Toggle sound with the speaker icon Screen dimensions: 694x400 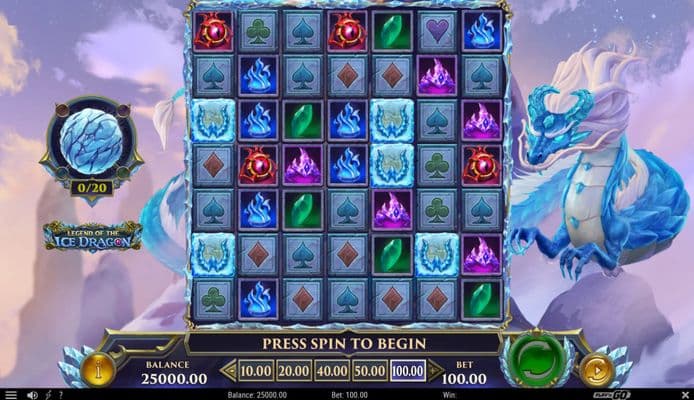point(32,394)
